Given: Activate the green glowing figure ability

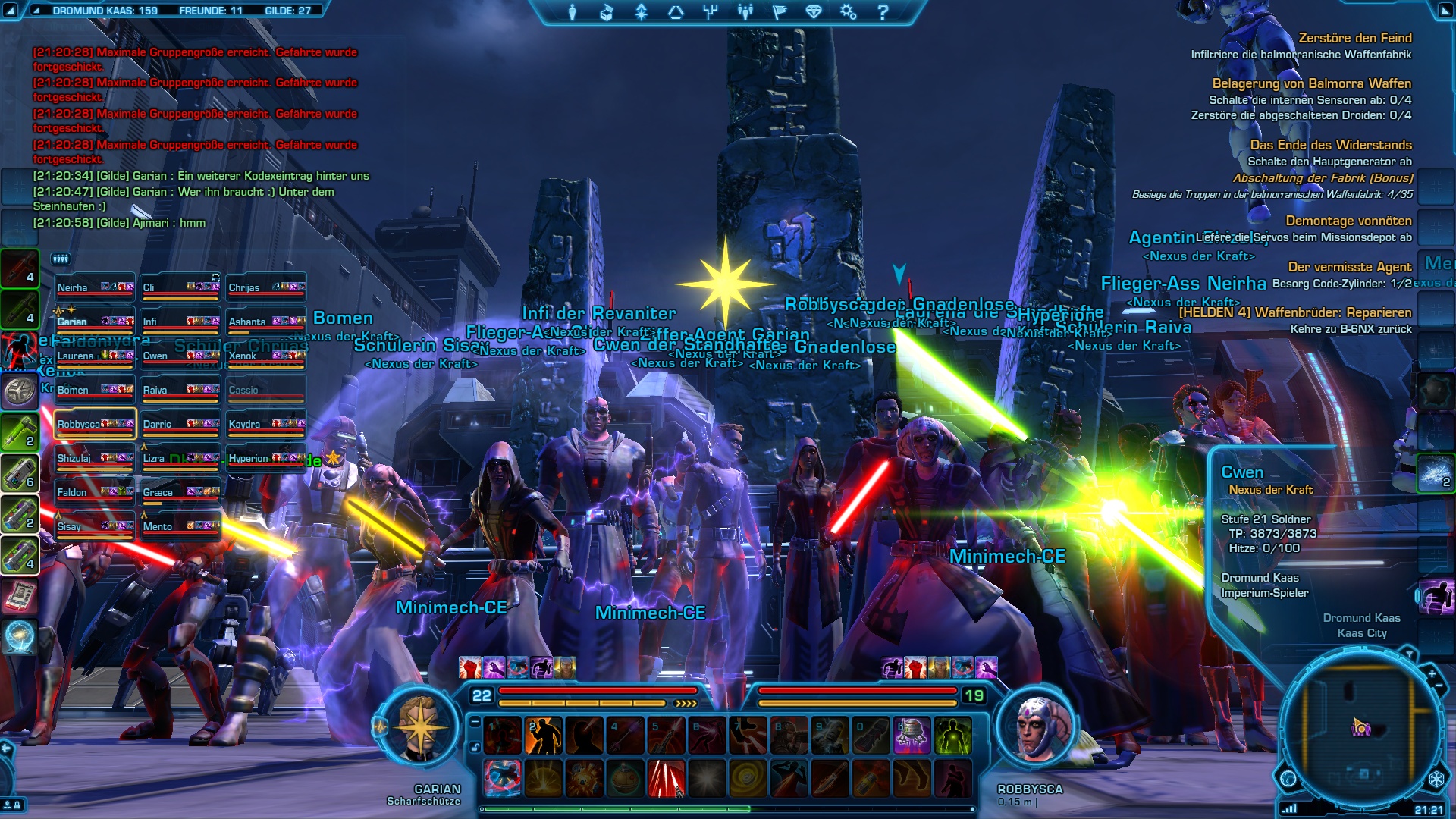Looking at the screenshot, I should click(x=952, y=736).
